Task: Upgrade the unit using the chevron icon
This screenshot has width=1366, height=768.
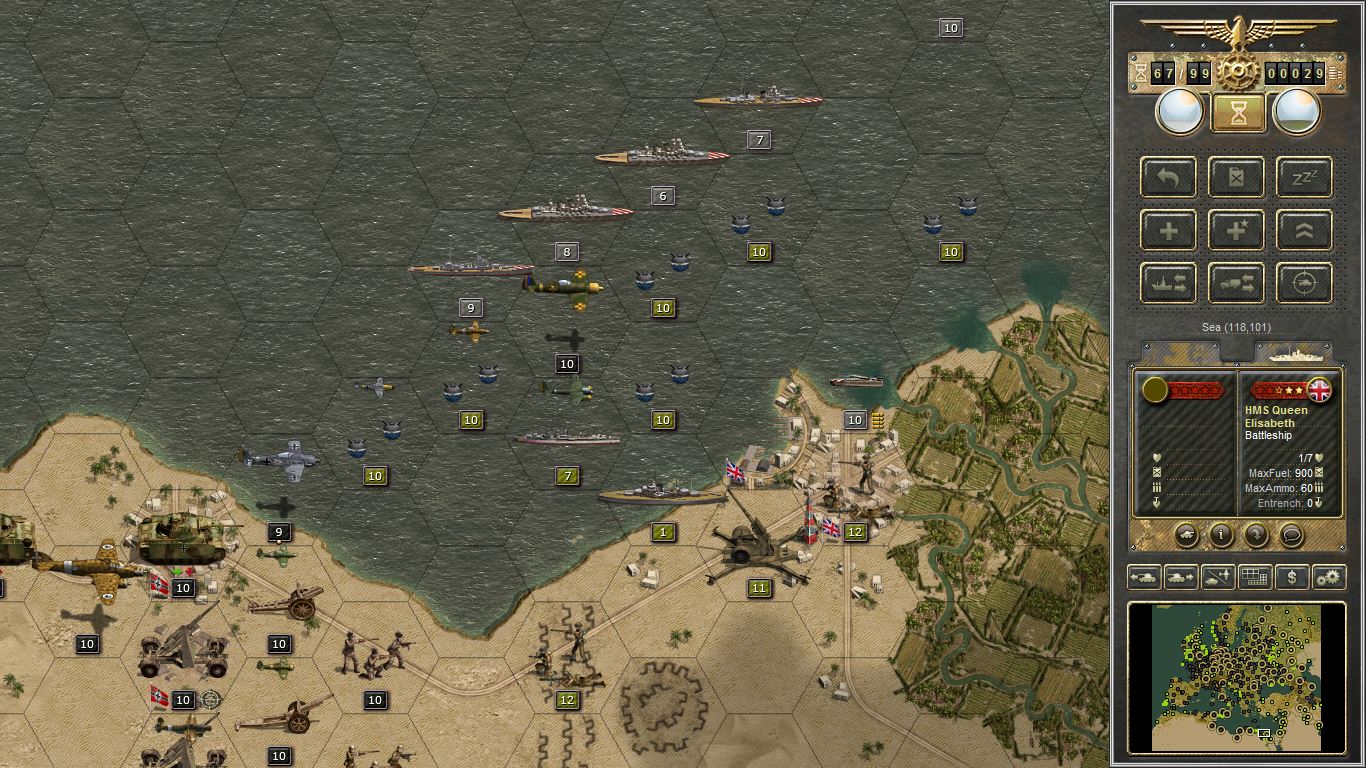Action: [x=1304, y=230]
